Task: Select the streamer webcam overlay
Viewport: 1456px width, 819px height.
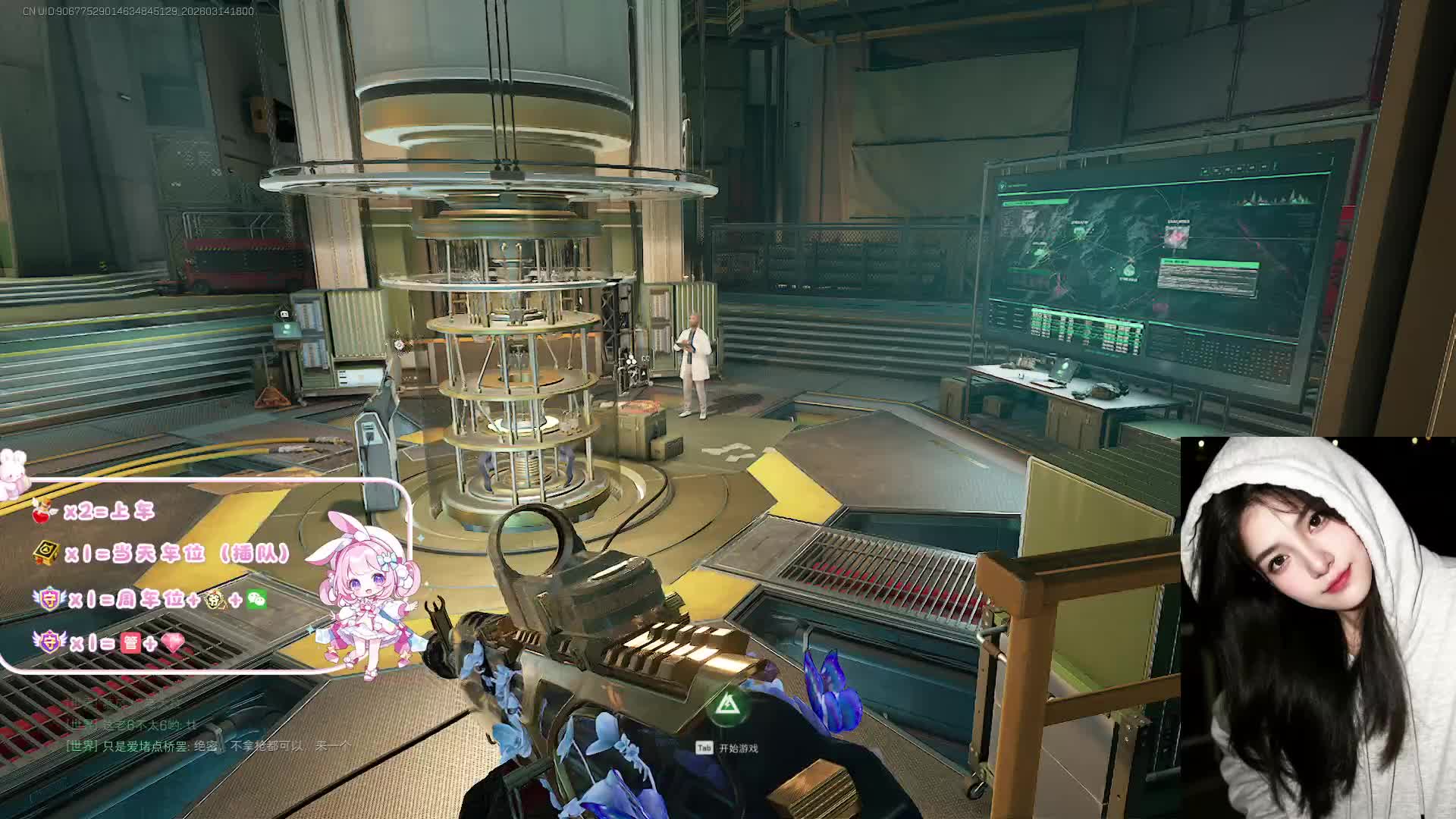Action: (1318, 627)
